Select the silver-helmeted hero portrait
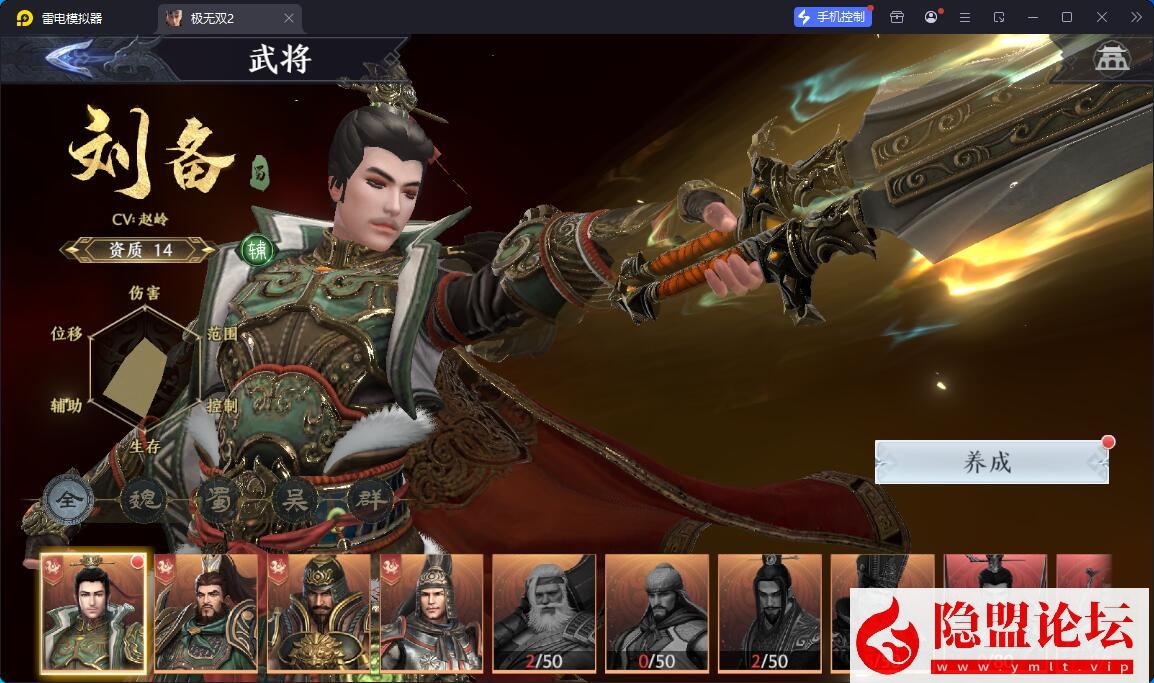 [x=431, y=612]
